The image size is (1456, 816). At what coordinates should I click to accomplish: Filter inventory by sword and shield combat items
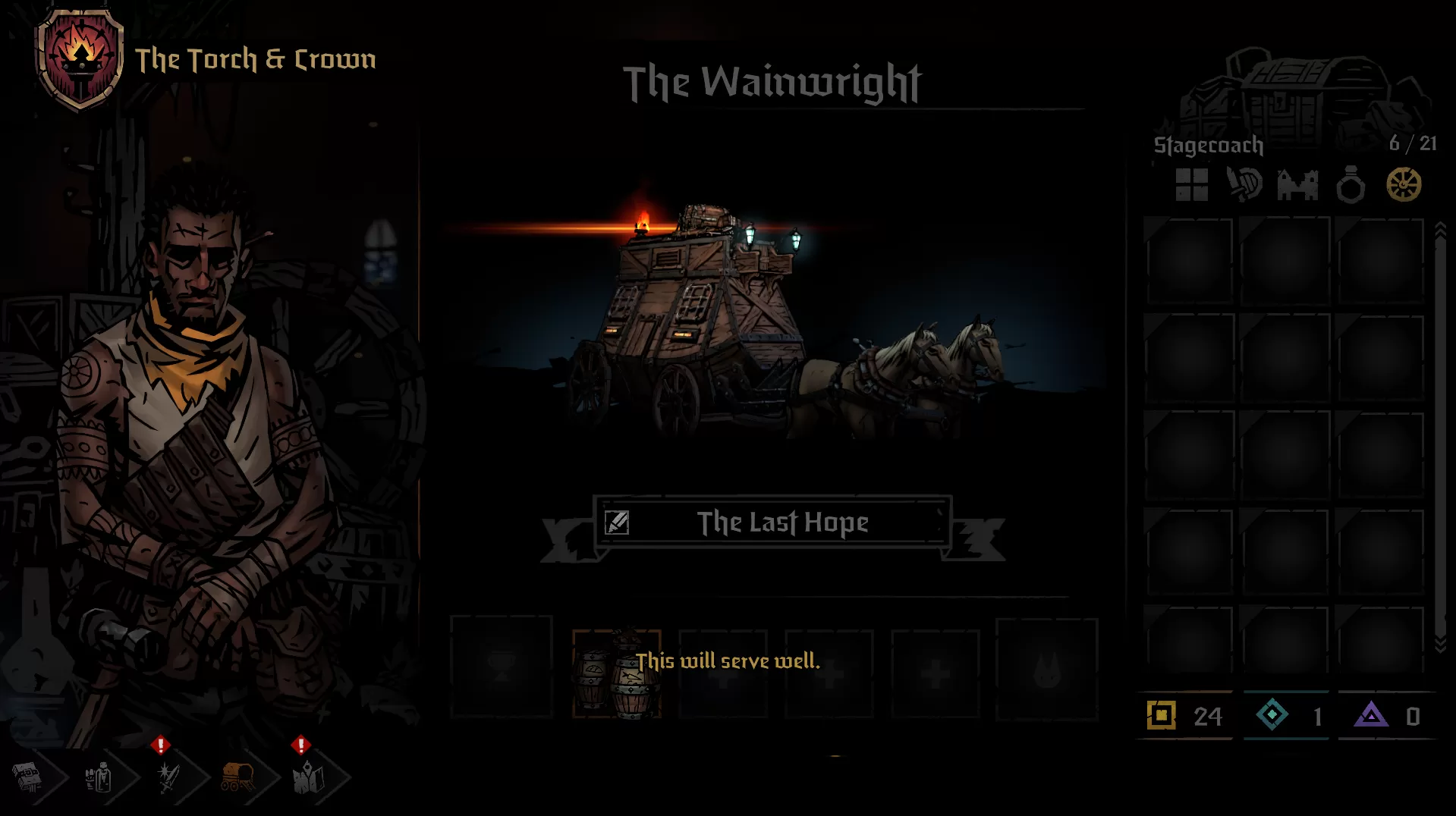pyautogui.click(x=1244, y=185)
